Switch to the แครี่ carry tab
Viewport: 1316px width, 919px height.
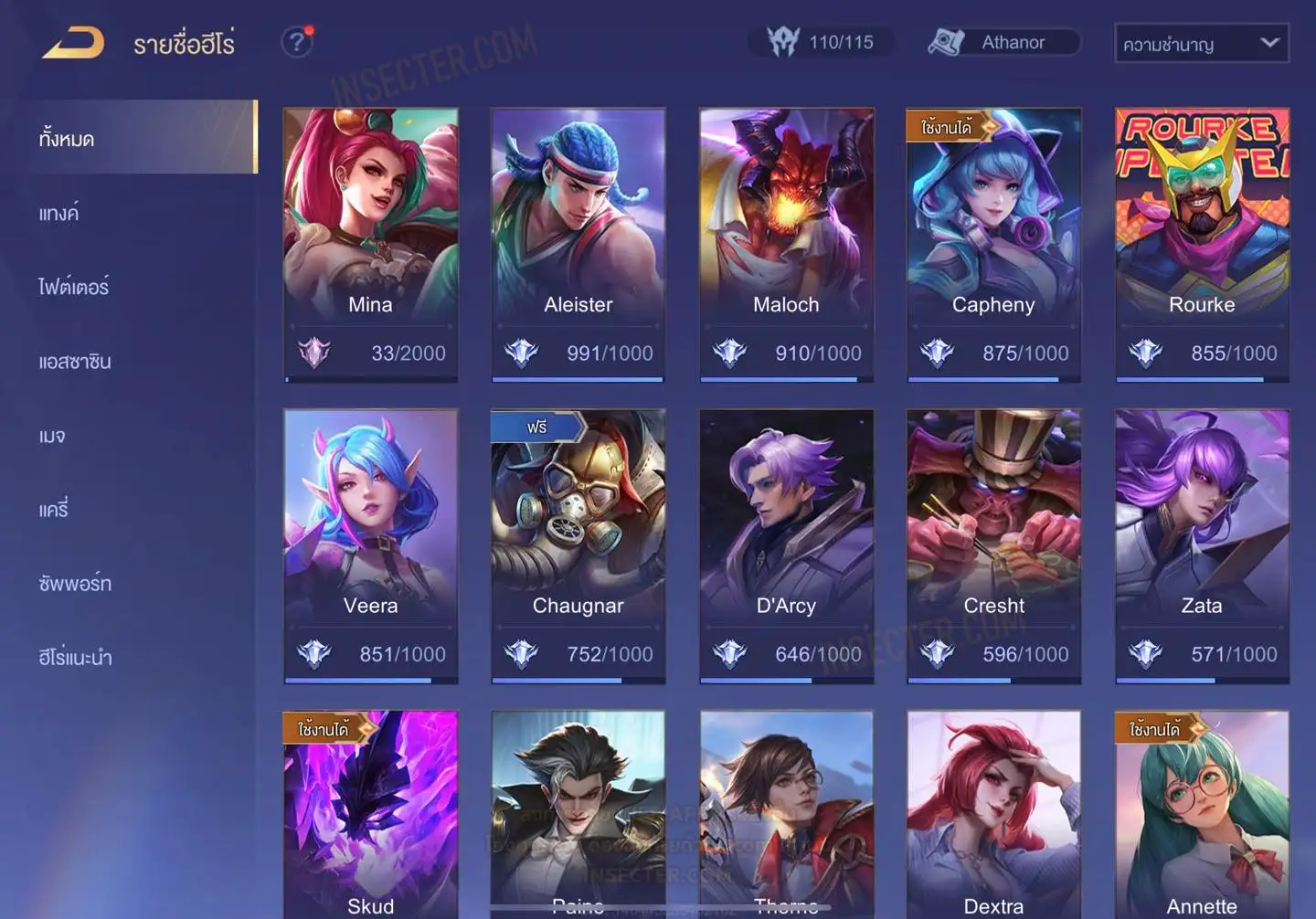(x=54, y=510)
